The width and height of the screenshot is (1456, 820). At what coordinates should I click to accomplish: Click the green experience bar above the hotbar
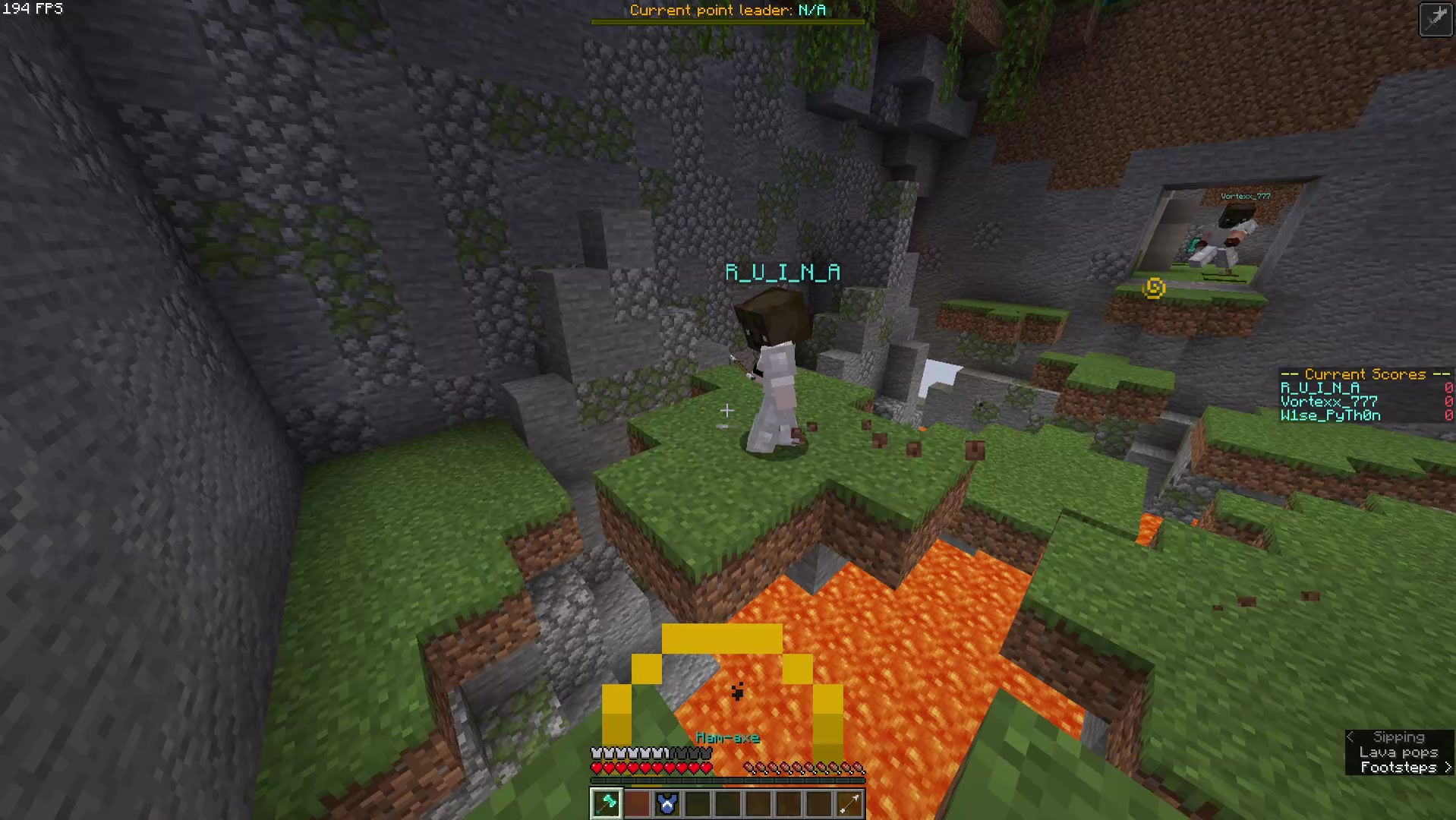pyautogui.click(x=727, y=781)
